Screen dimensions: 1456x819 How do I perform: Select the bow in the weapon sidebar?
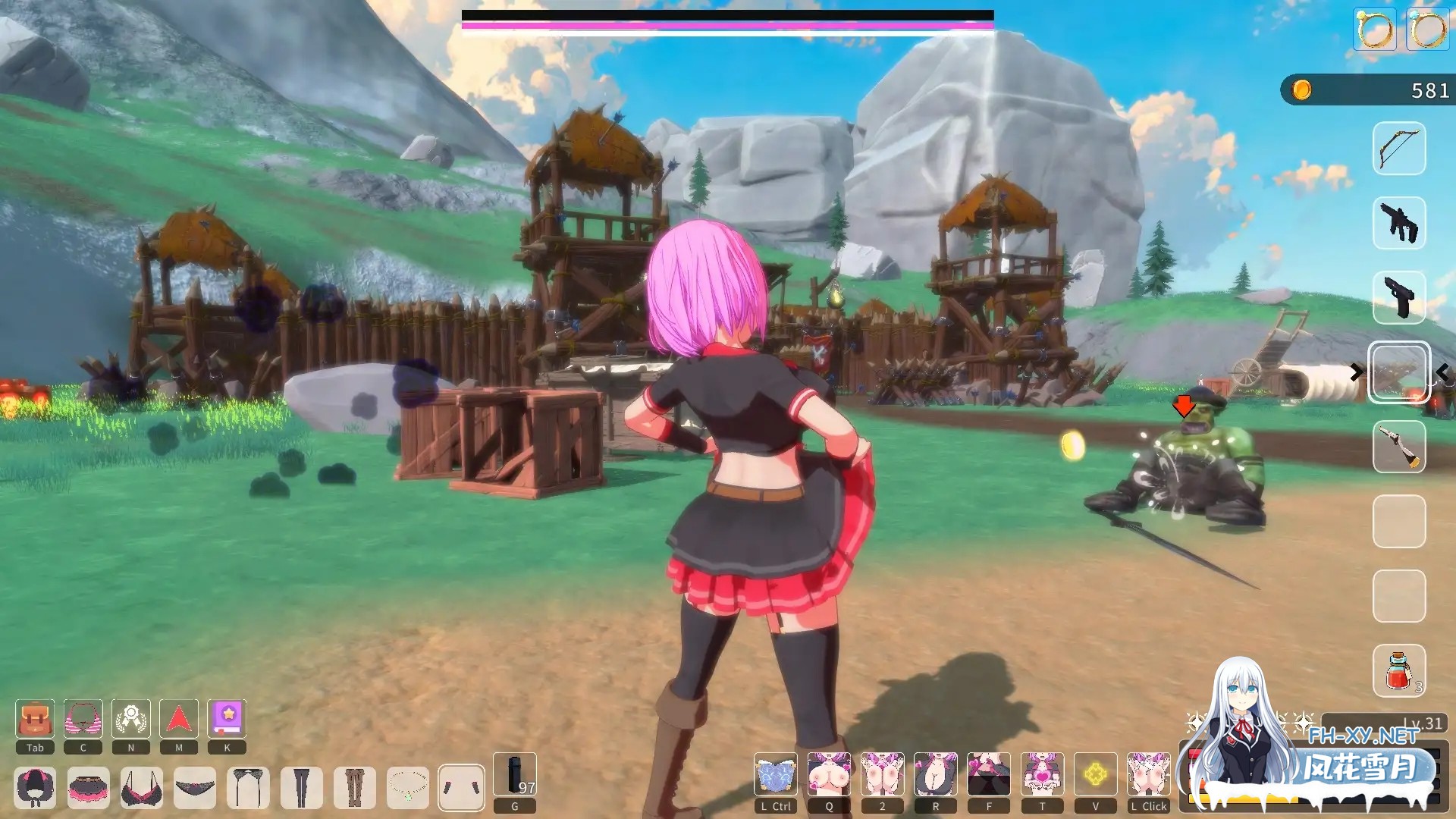1399,148
